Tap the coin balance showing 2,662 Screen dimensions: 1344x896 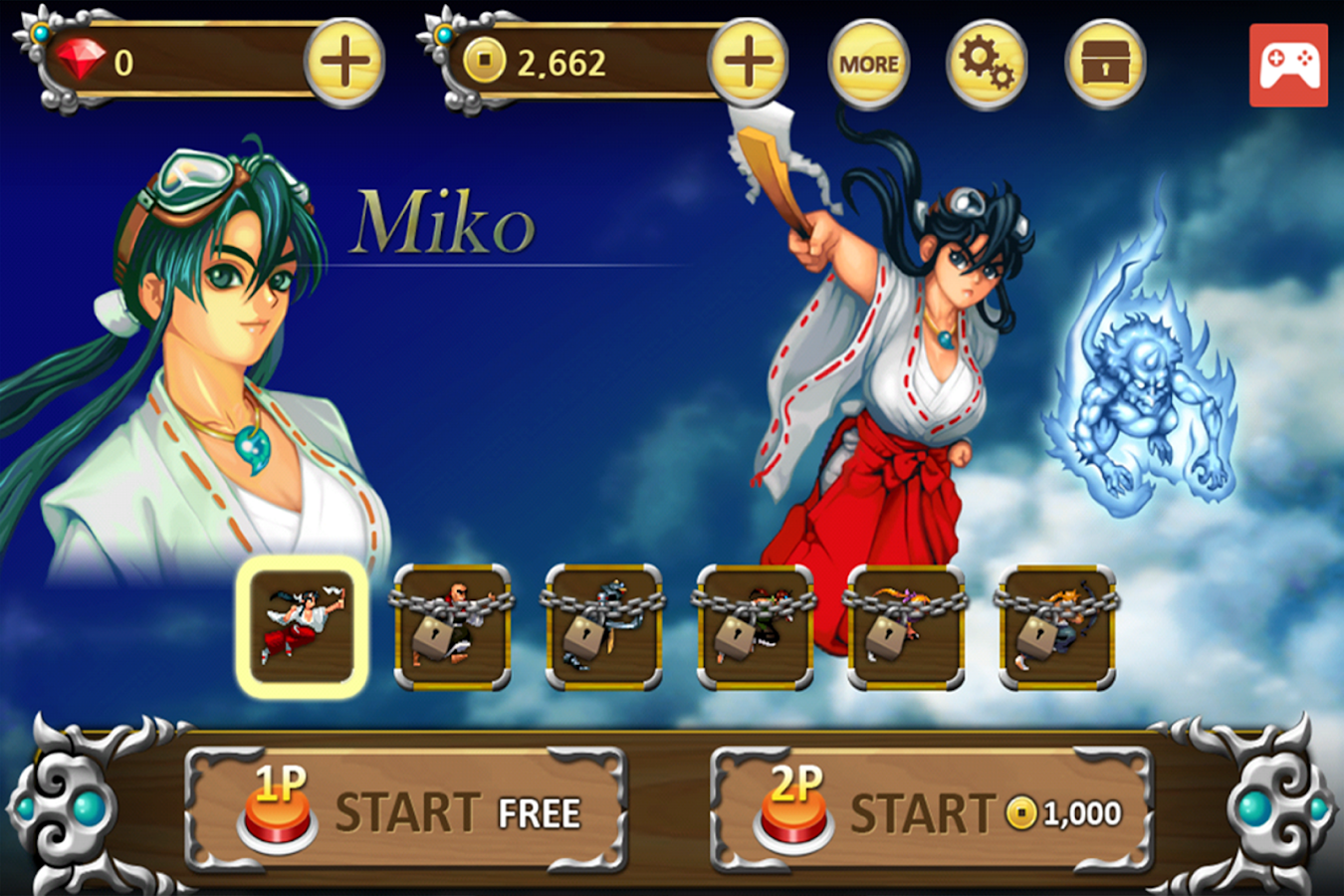563,60
